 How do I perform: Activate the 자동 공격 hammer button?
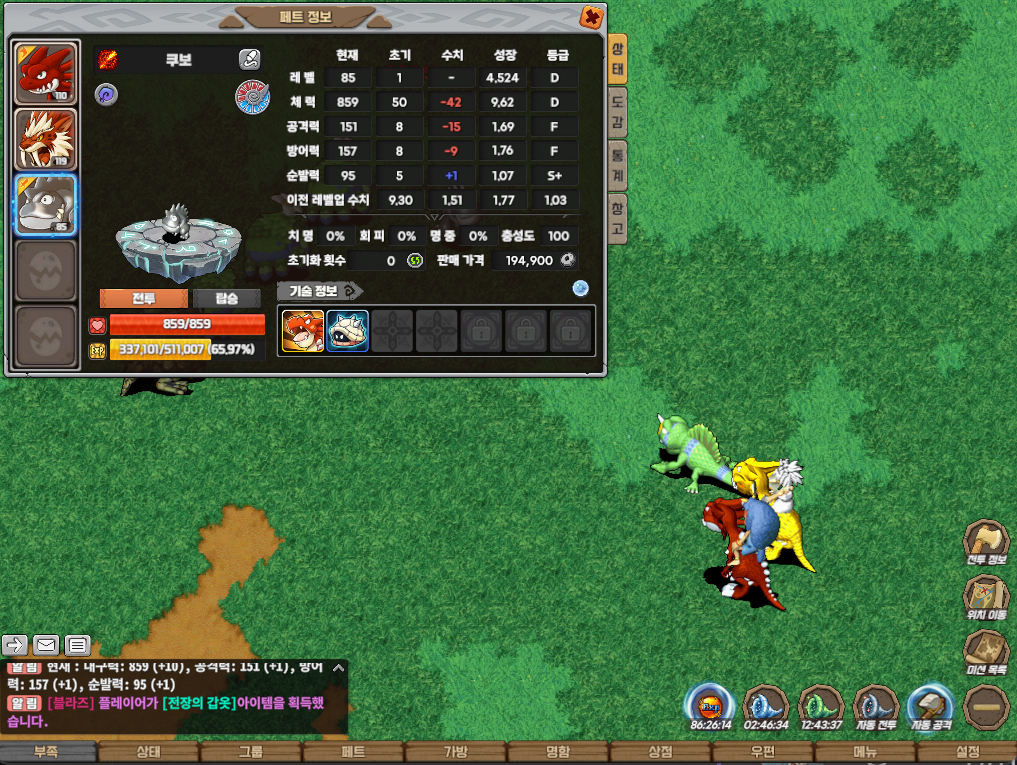pos(931,705)
